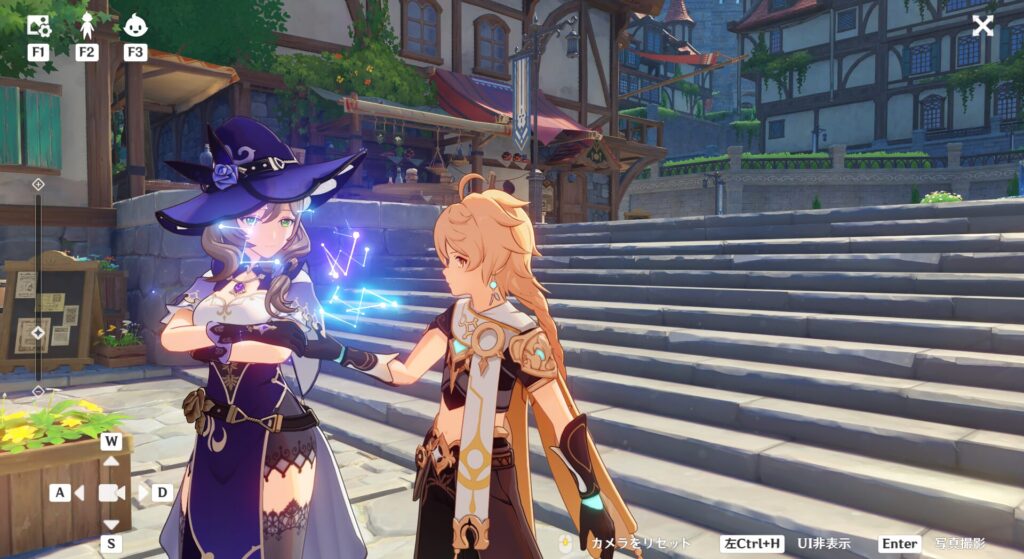Open the camera settings icon

tap(38, 25)
